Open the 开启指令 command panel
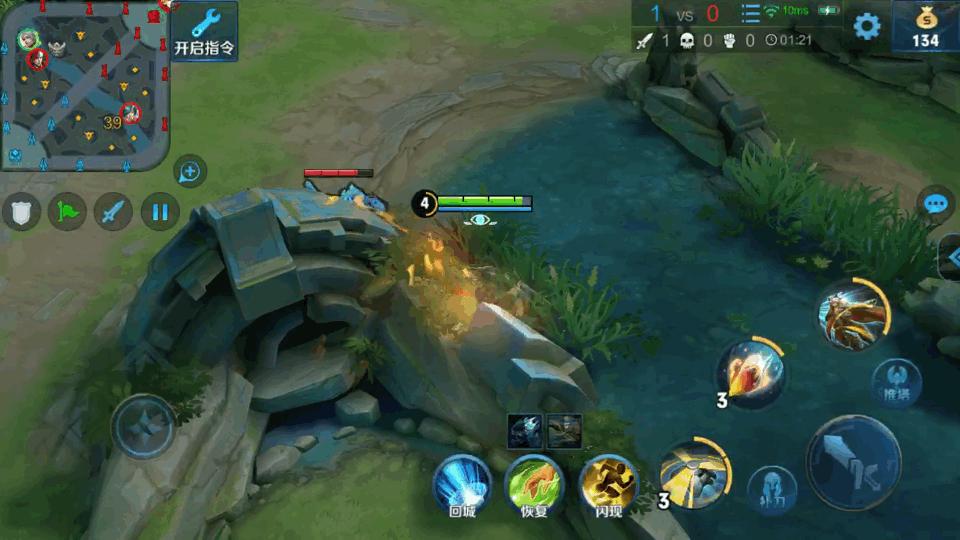Viewport: 960px width, 540px height. [x=204, y=31]
